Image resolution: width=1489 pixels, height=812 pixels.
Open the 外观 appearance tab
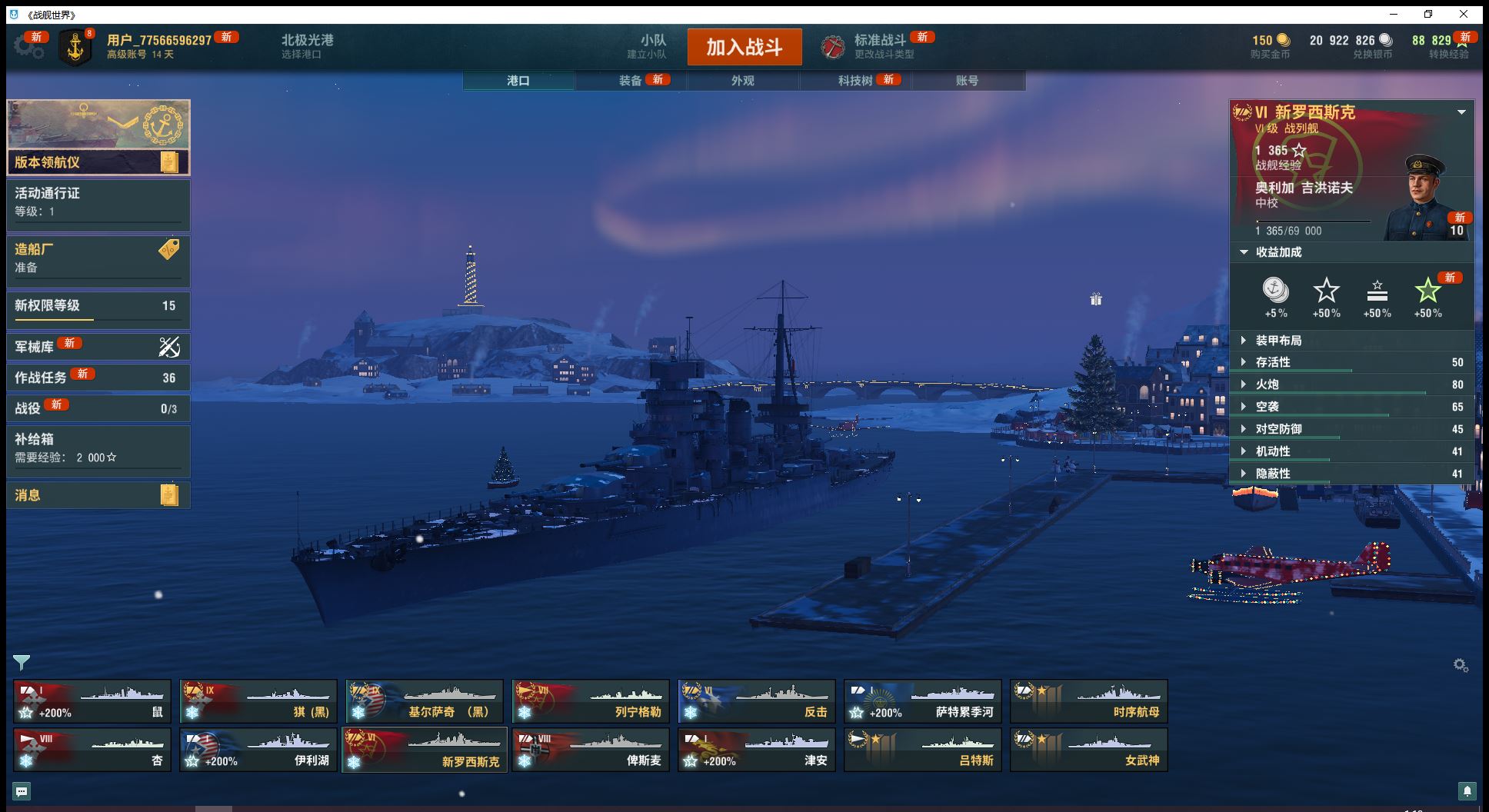pos(742,81)
